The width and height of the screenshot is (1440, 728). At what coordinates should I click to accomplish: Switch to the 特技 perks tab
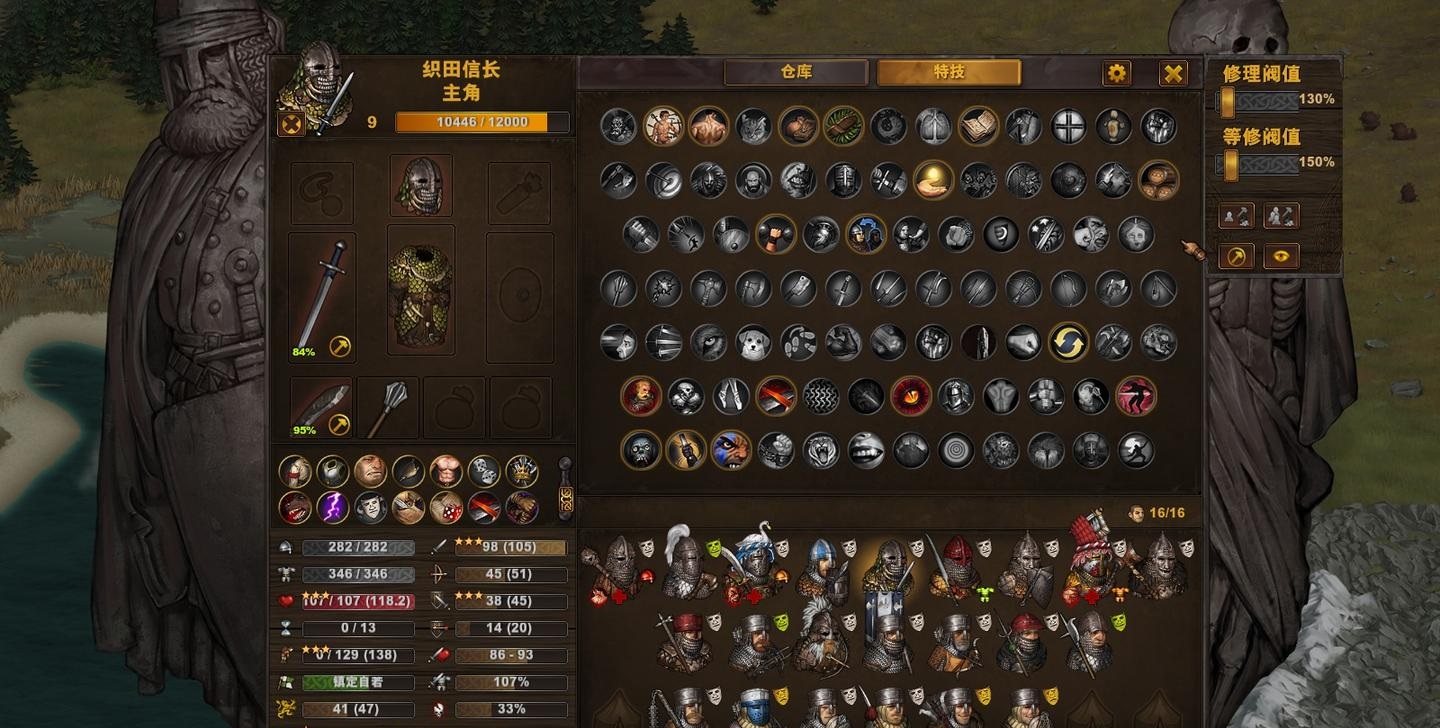click(948, 73)
